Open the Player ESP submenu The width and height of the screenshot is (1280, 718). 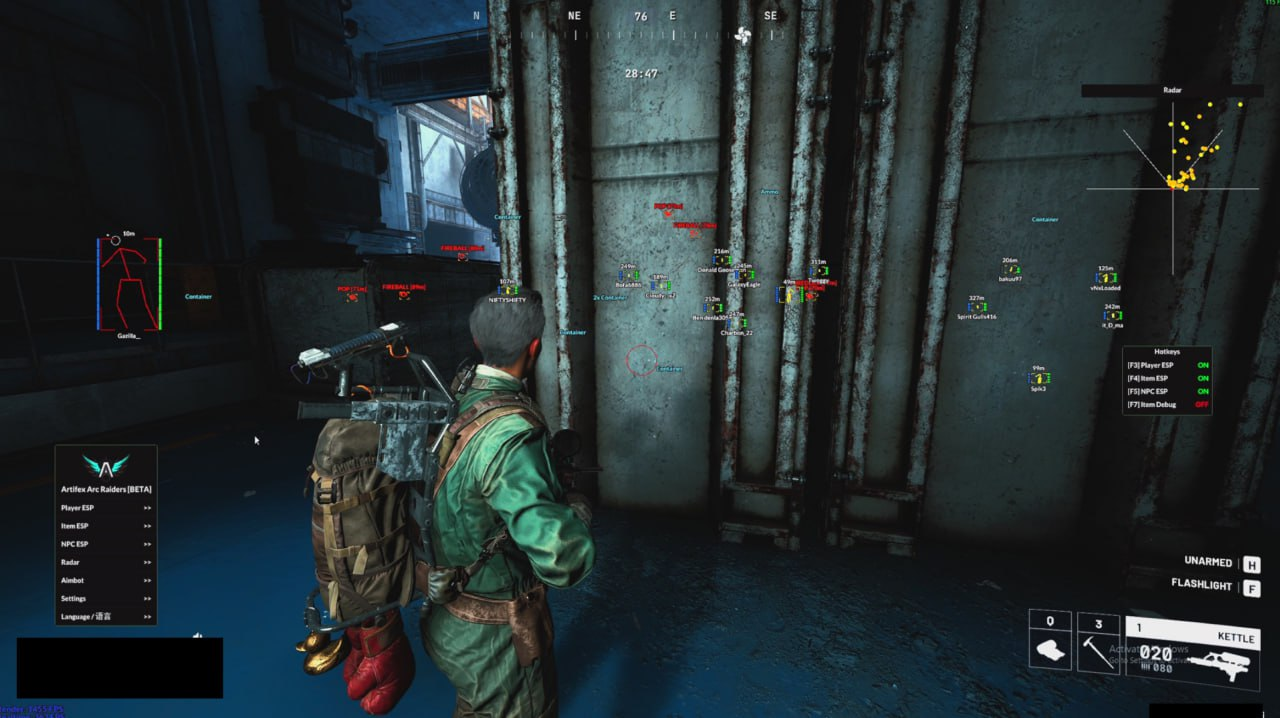pyautogui.click(x=105, y=508)
